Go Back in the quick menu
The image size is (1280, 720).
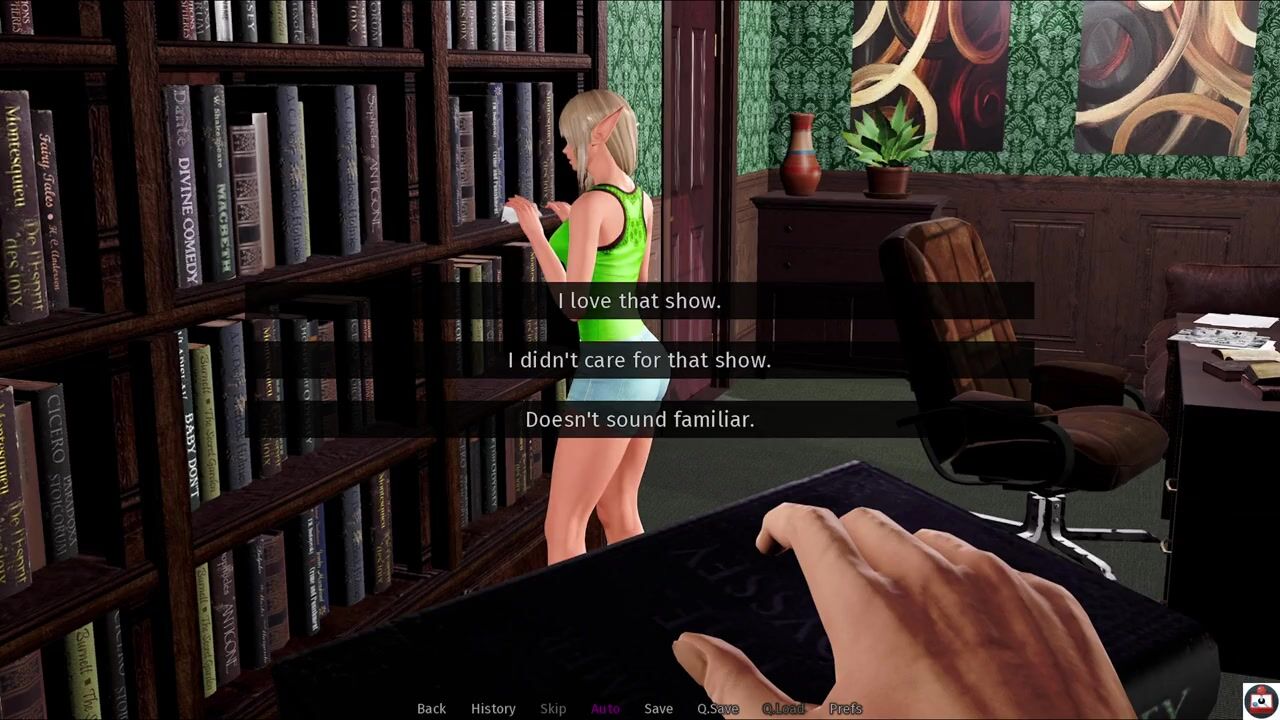click(431, 708)
